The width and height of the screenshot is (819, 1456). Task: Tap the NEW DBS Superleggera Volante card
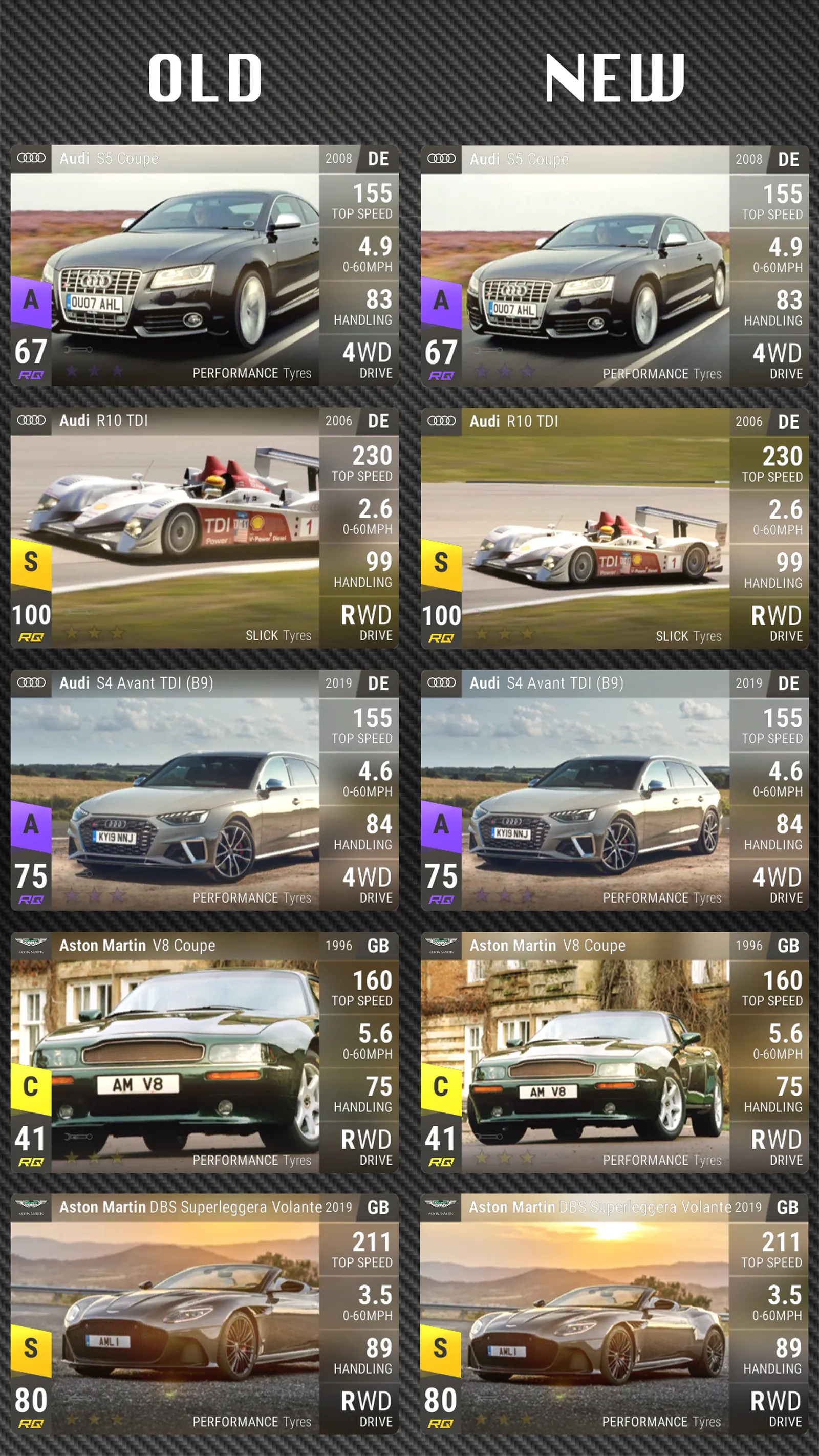tap(614, 1315)
